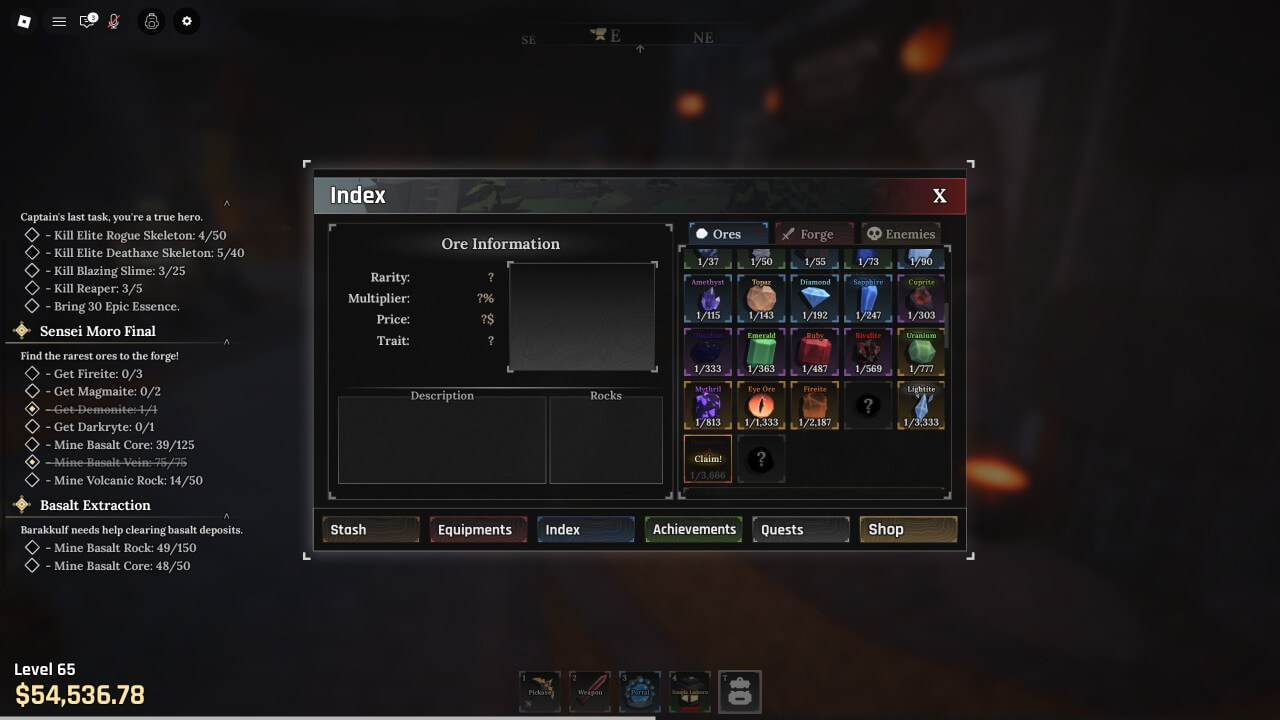
Task: Open the Stash menu
Action: coord(370,529)
